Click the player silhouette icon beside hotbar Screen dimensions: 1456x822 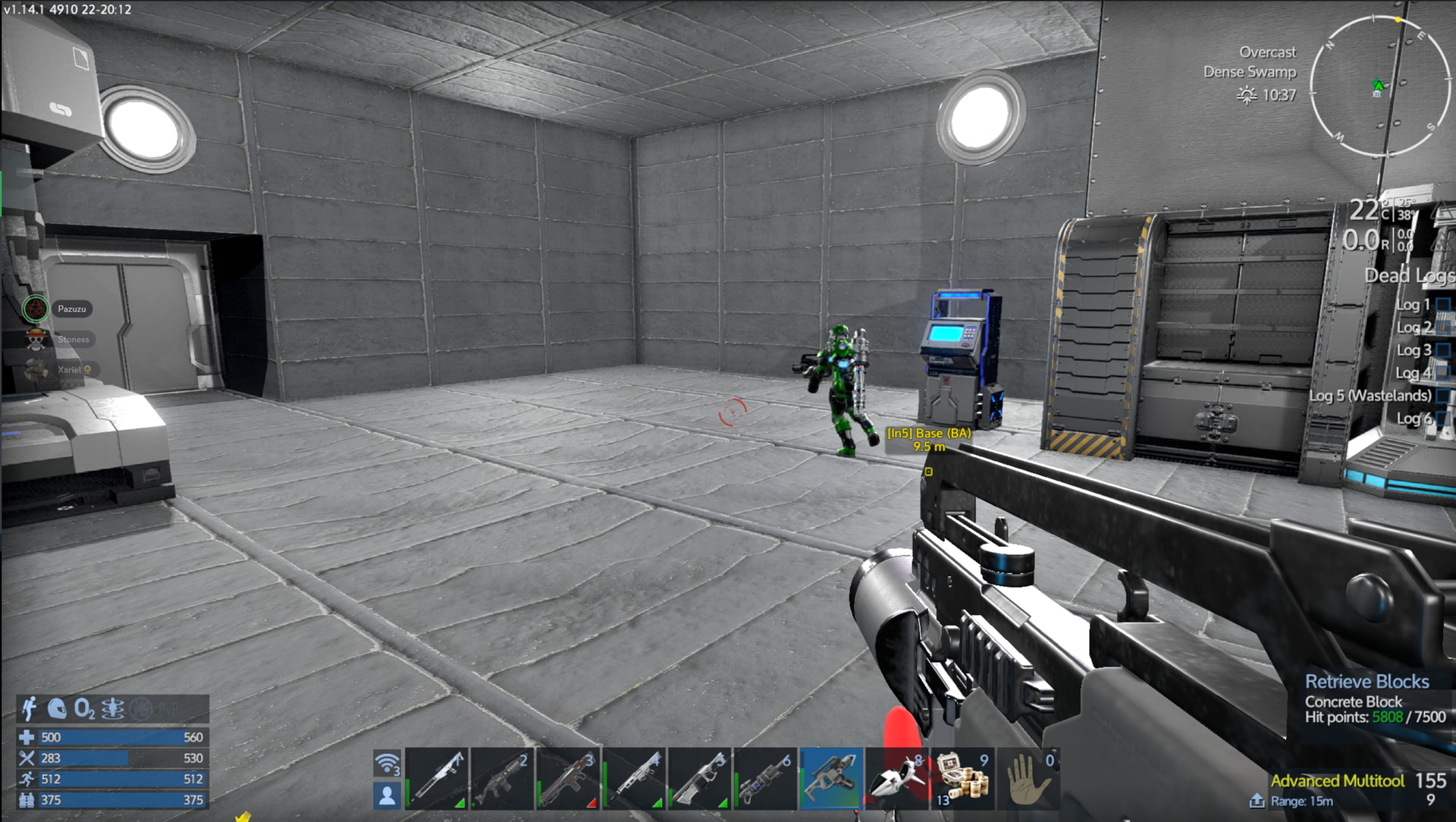click(x=387, y=795)
